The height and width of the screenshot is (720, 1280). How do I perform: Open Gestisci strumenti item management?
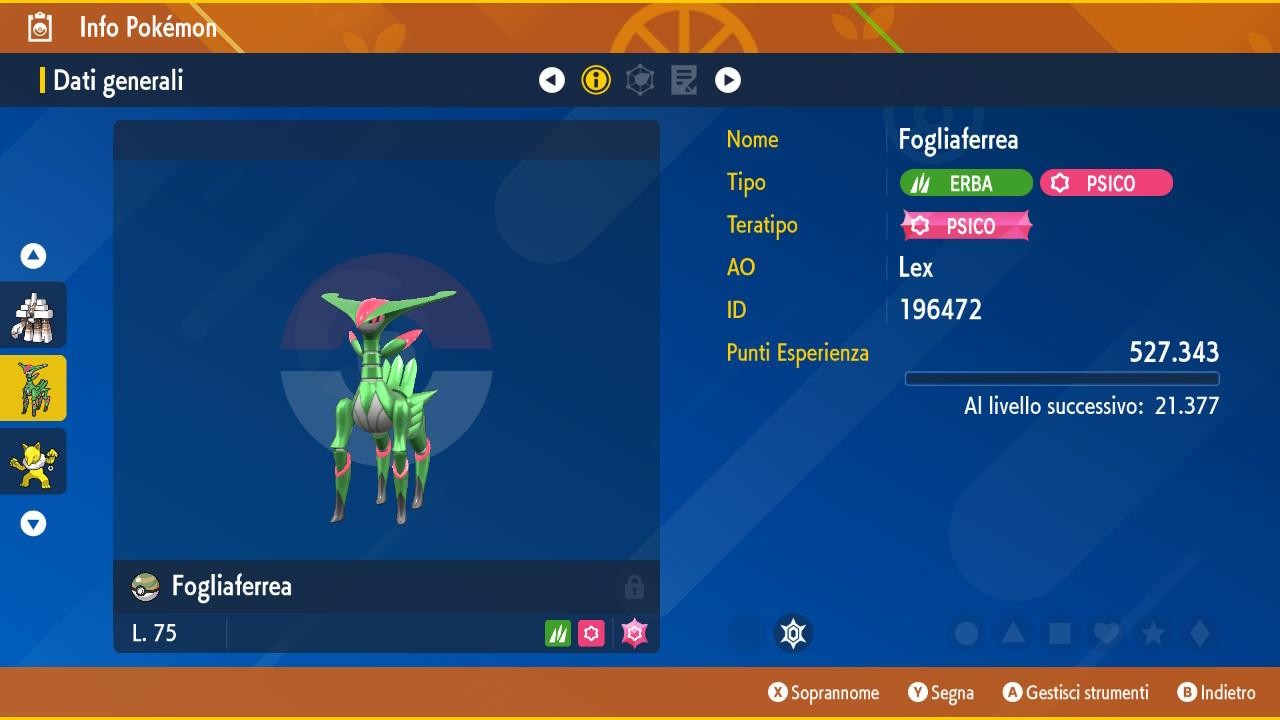click(1076, 693)
